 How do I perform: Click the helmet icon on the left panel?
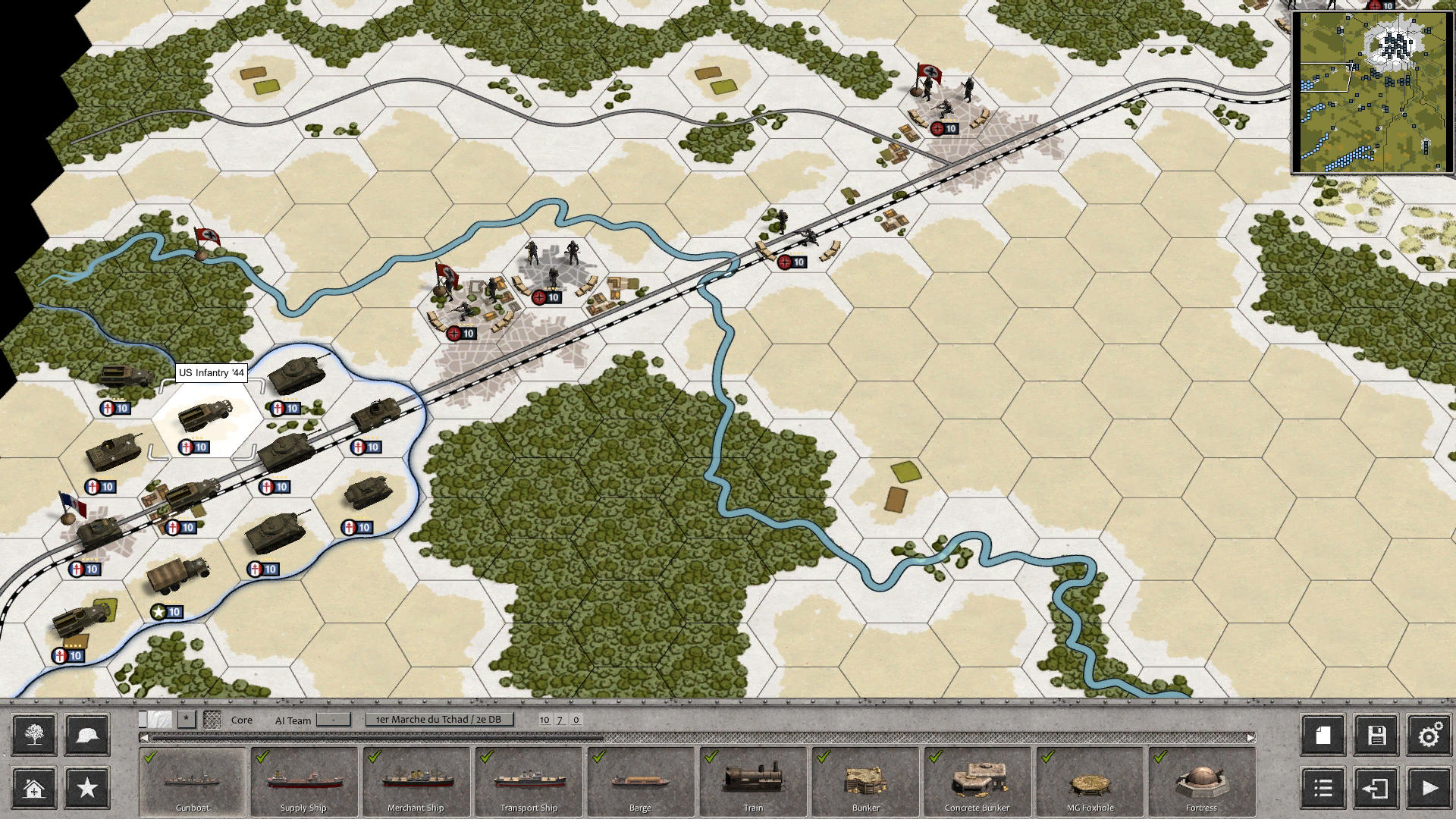(86, 734)
